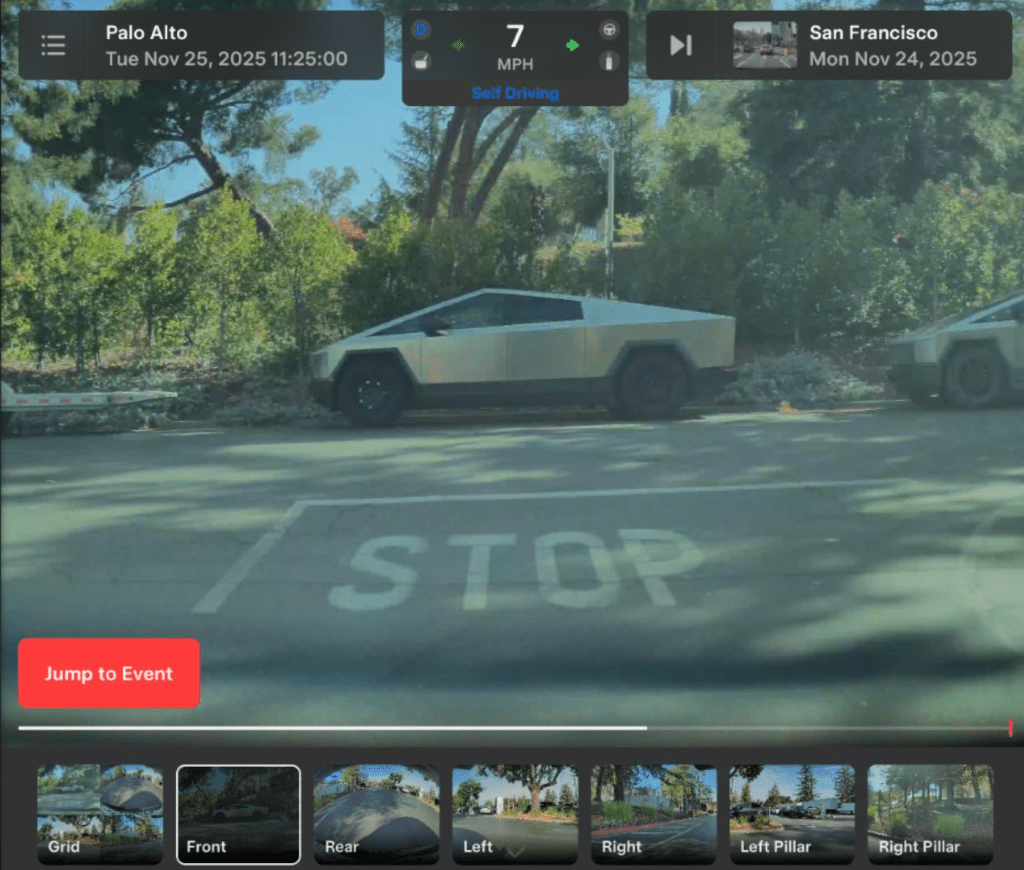Screen dimensions: 1024x870
Task: Click the red event marker on timeline
Action: pyautogui.click(x=1010, y=728)
